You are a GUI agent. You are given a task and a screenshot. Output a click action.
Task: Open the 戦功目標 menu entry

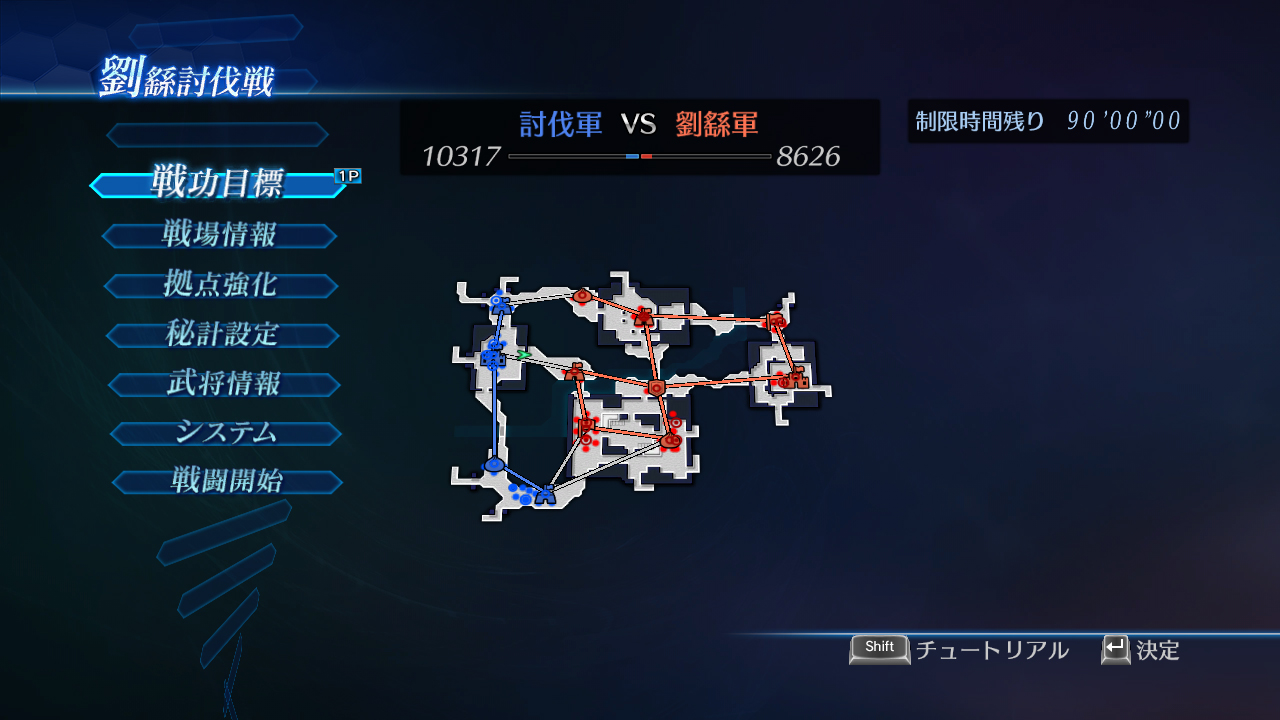(x=218, y=185)
